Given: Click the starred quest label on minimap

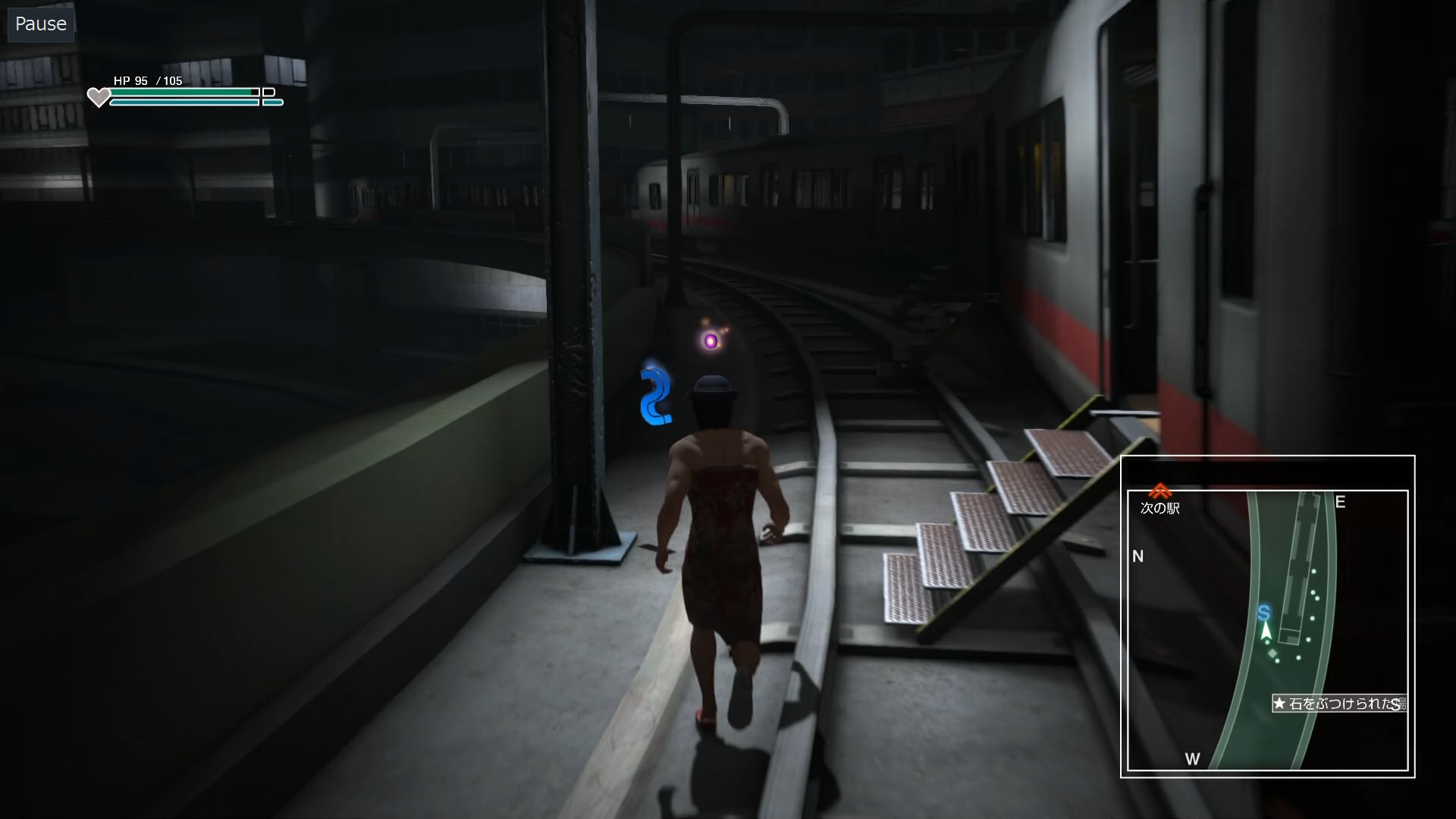Looking at the screenshot, I should click(1338, 704).
